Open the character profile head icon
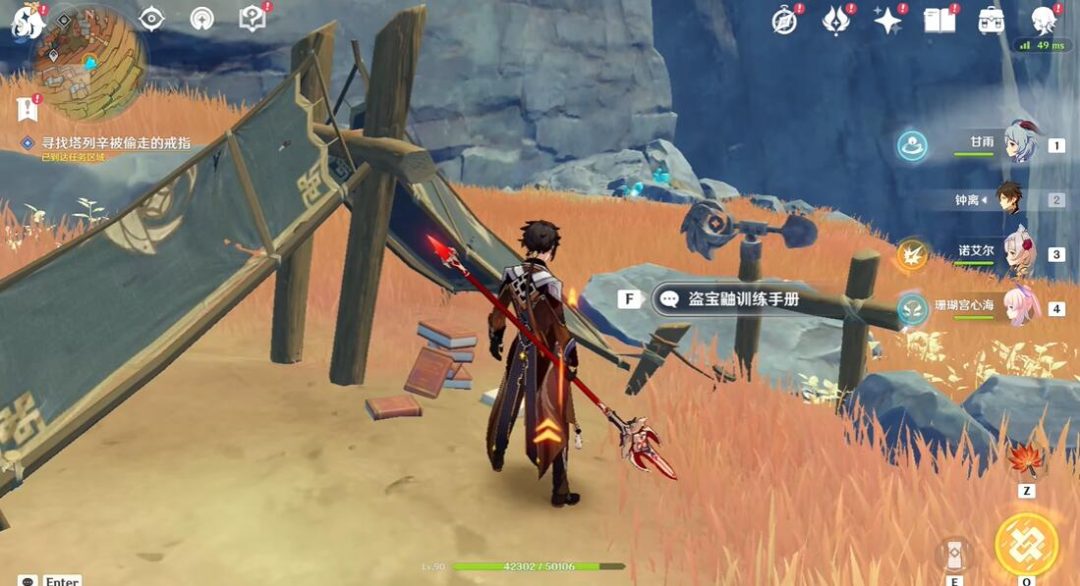The width and height of the screenshot is (1080, 586). click(1044, 20)
